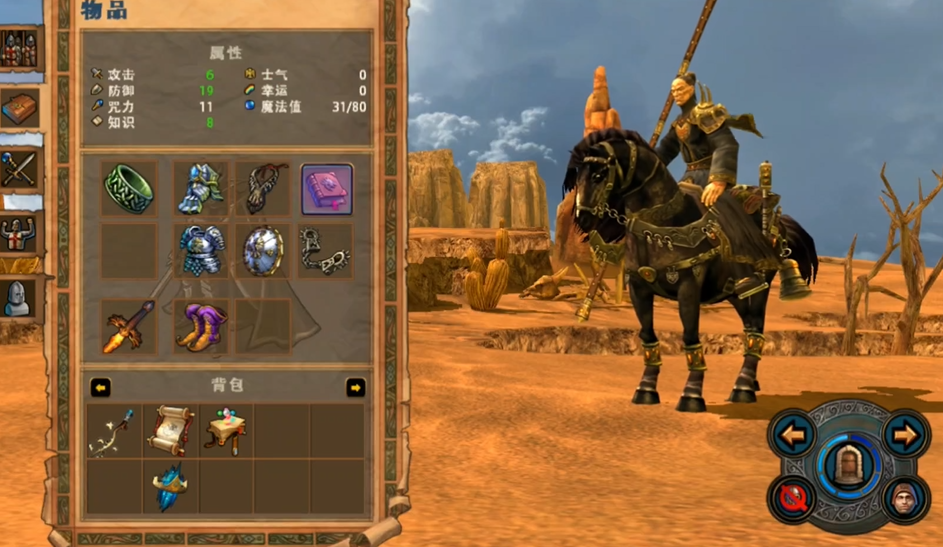Page backpack right with yellow arrow

coord(356,387)
